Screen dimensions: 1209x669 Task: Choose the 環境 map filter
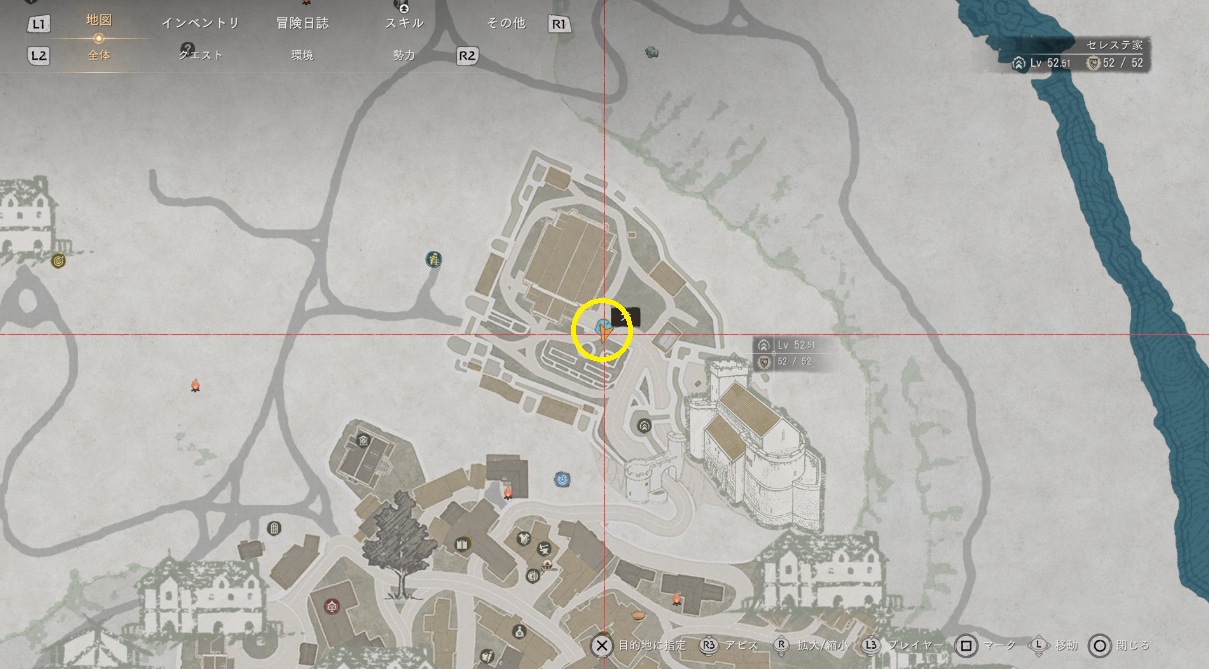(x=302, y=55)
